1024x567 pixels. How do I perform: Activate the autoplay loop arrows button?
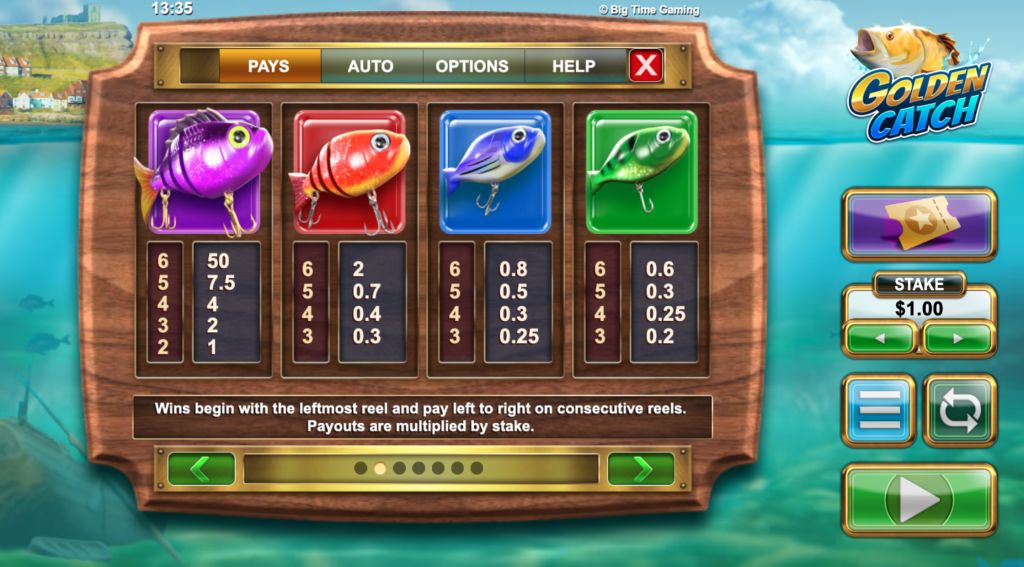[x=960, y=410]
